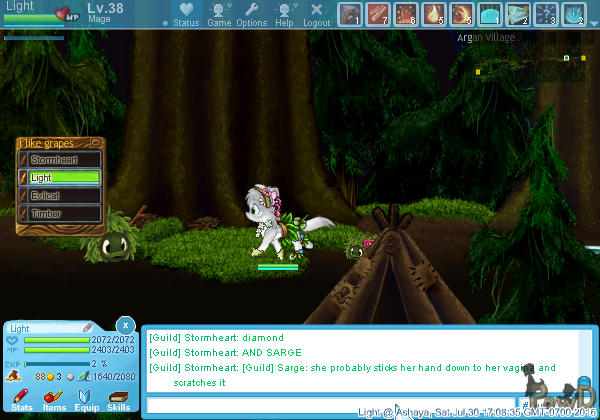Click the pencil edit icon beside Light
This screenshot has width=600, height=420.
coord(88,328)
